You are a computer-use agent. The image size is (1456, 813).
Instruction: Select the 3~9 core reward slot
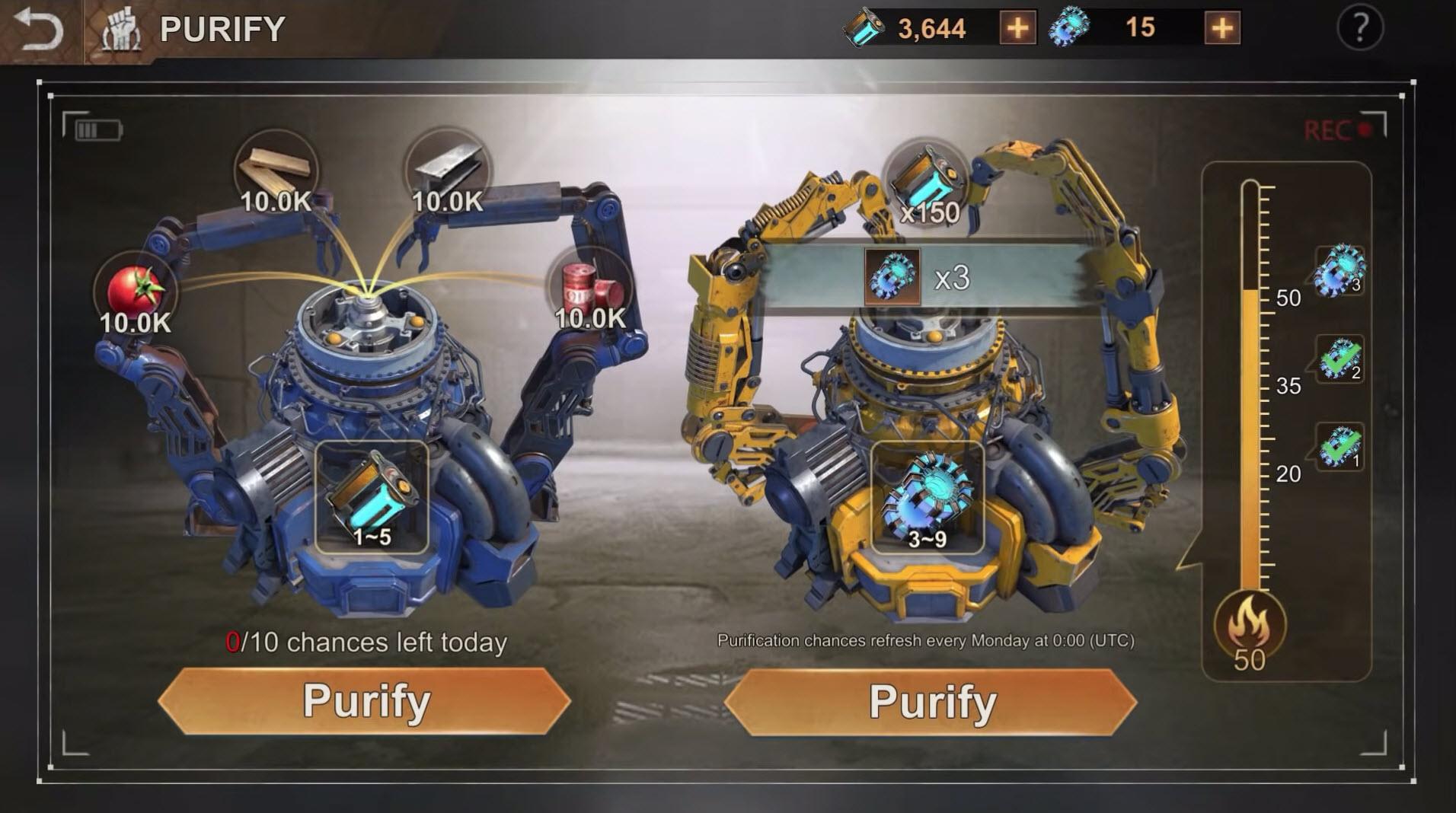[x=927, y=497]
